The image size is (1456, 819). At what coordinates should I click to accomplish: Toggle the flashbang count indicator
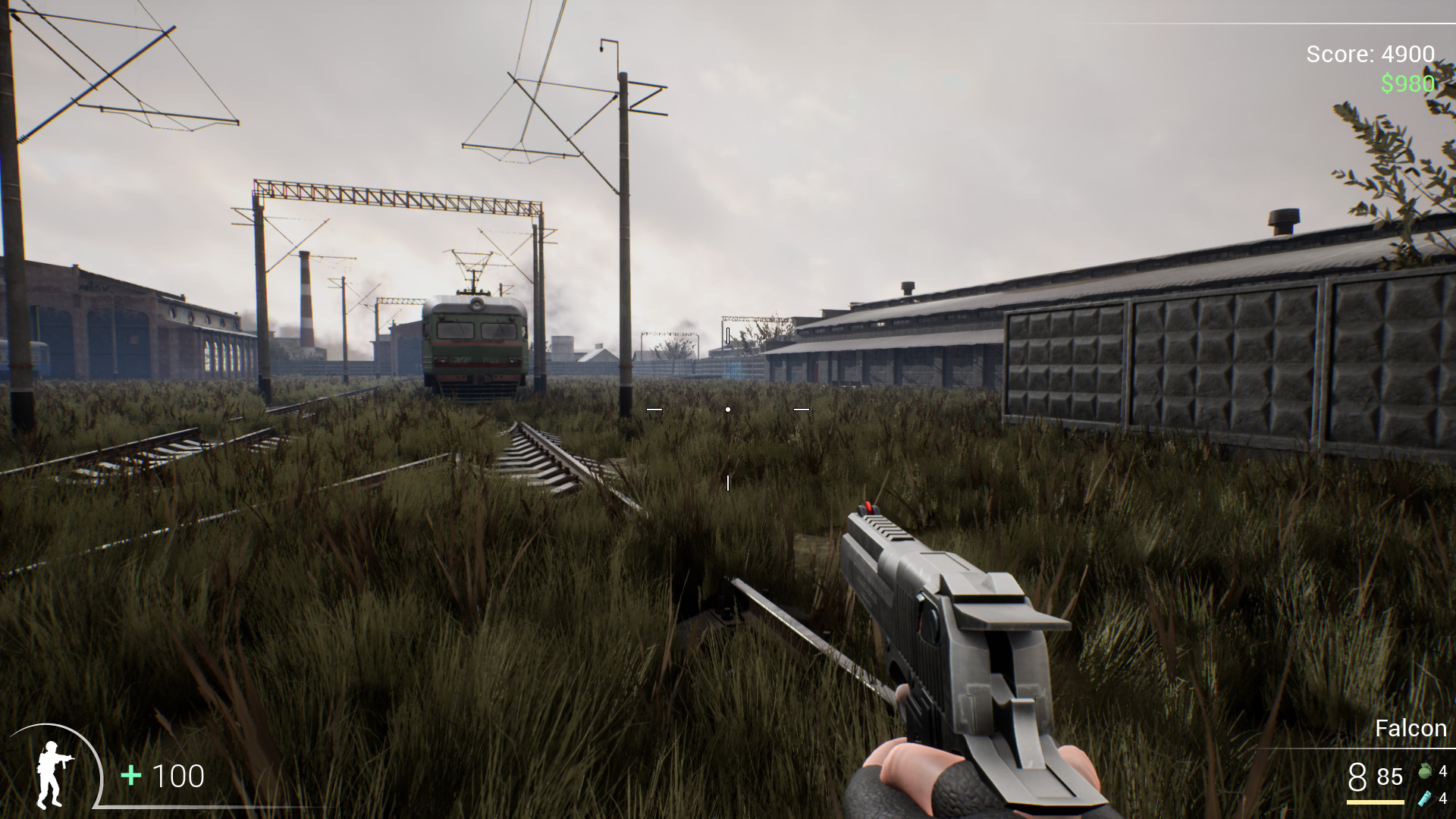pyautogui.click(x=1443, y=799)
